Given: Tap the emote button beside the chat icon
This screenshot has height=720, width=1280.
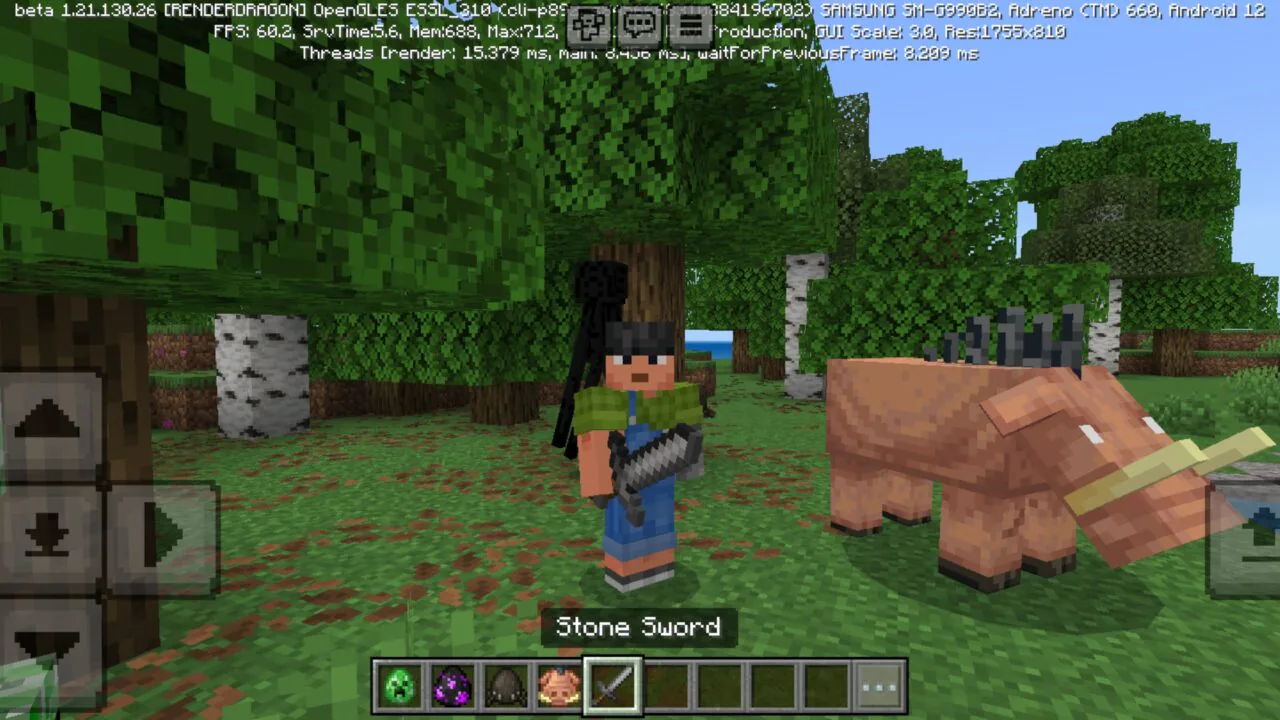Looking at the screenshot, I should point(589,27).
